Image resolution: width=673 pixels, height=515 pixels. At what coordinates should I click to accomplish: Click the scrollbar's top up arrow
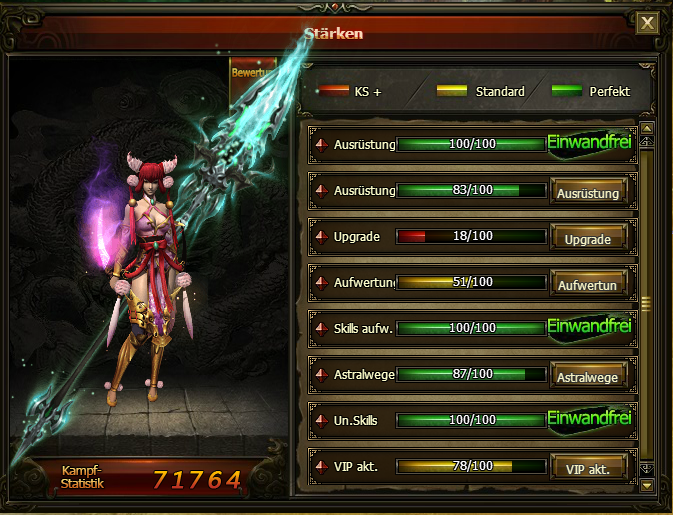click(x=647, y=129)
